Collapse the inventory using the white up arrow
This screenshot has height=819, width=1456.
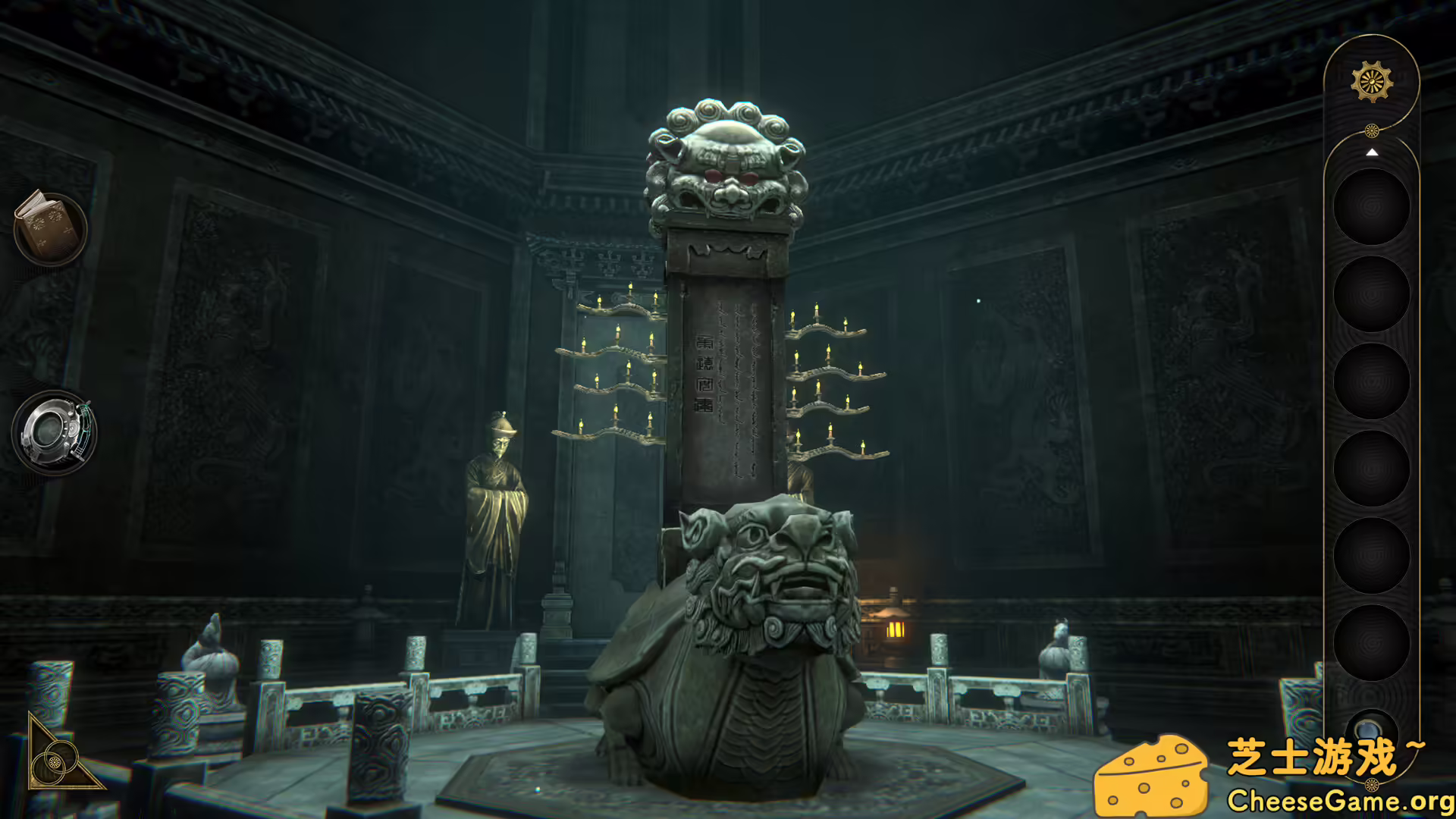point(1373,153)
